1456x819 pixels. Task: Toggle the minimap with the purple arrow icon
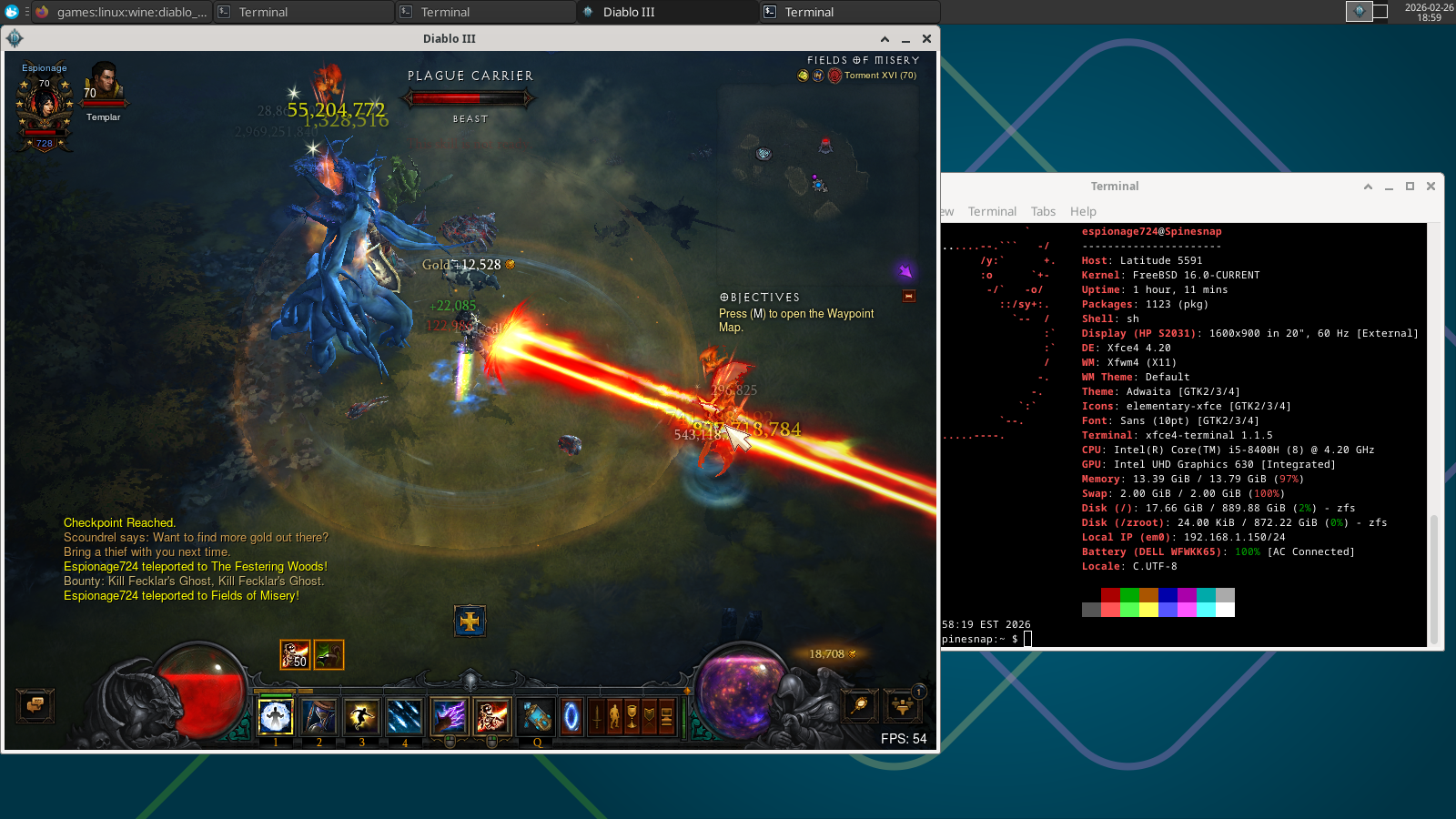[x=905, y=270]
